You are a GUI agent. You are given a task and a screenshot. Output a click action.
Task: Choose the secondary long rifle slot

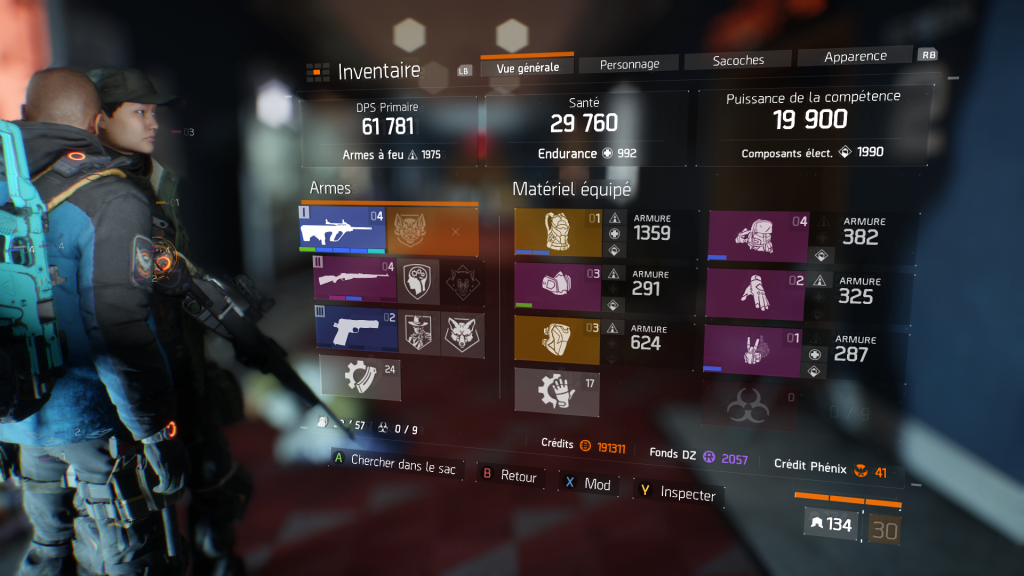point(356,281)
